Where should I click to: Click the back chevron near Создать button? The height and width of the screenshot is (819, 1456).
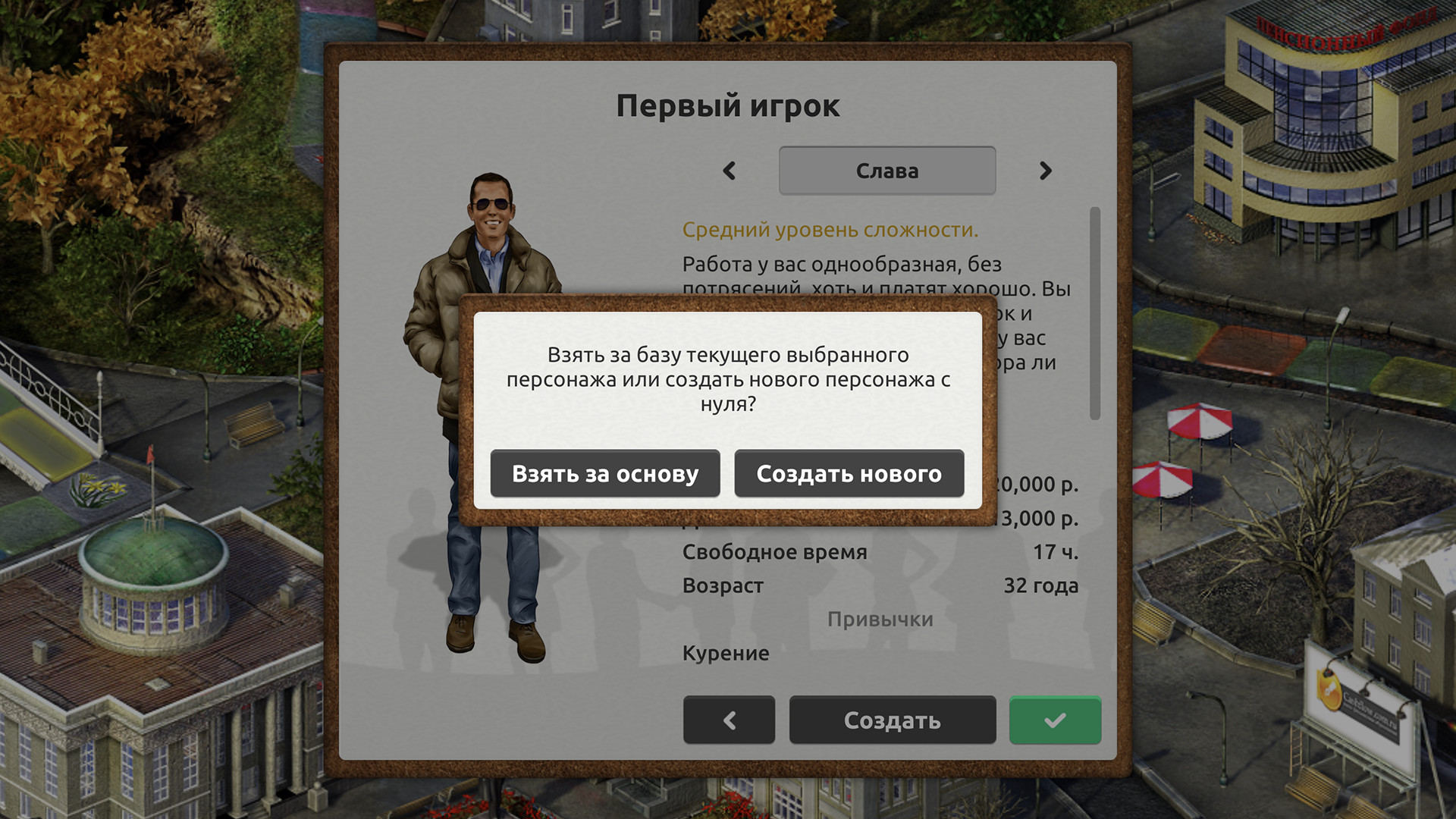(x=729, y=720)
